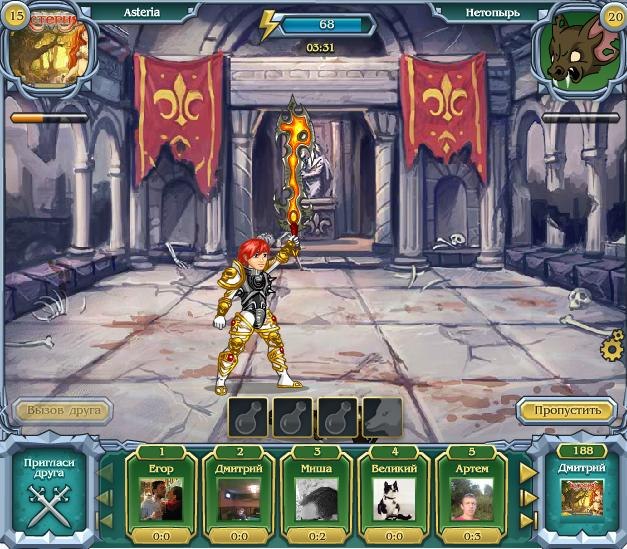
Task: Click the Пропустить skip button
Action: [566, 410]
